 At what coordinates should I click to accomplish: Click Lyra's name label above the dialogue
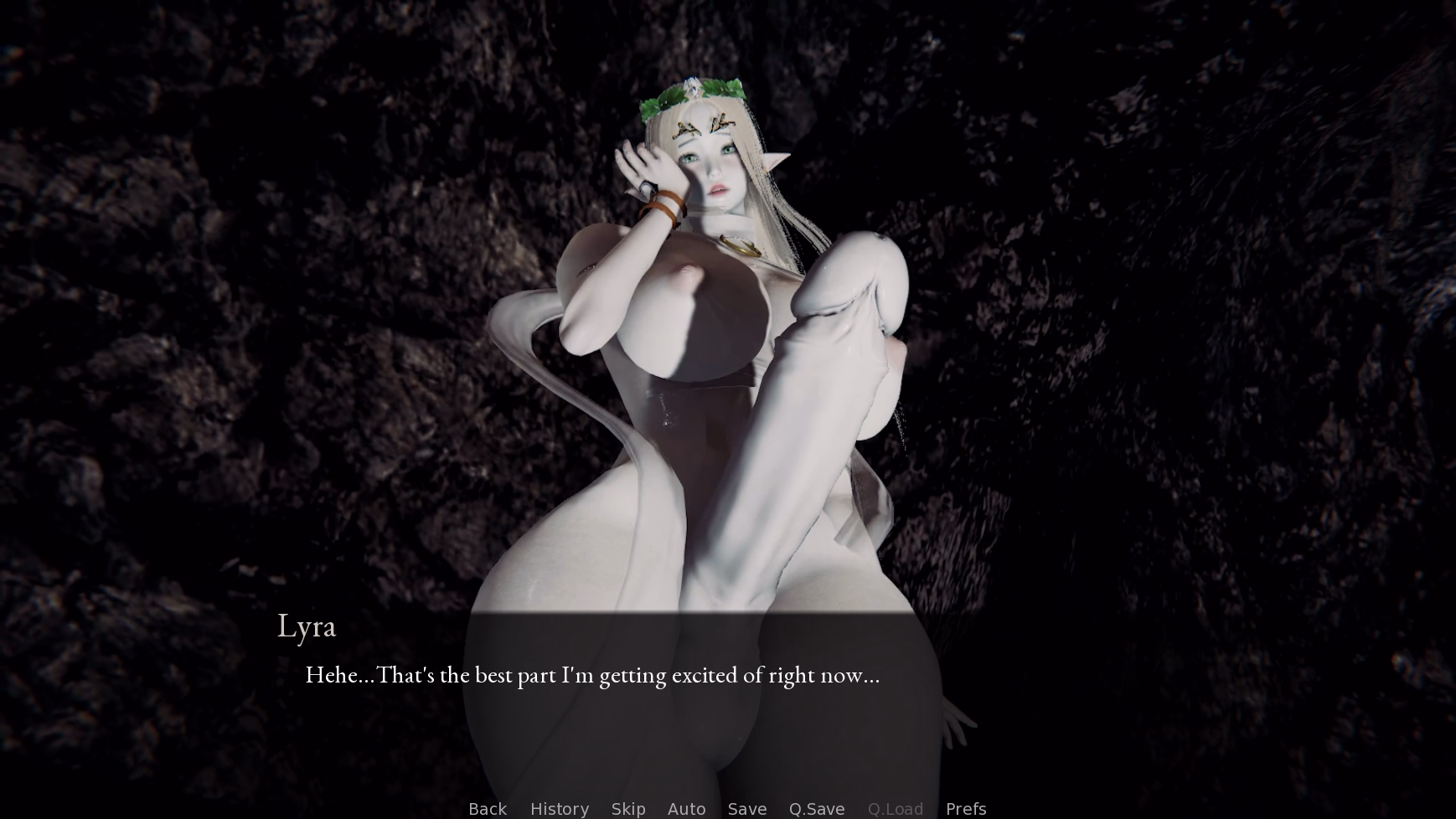[x=307, y=626]
